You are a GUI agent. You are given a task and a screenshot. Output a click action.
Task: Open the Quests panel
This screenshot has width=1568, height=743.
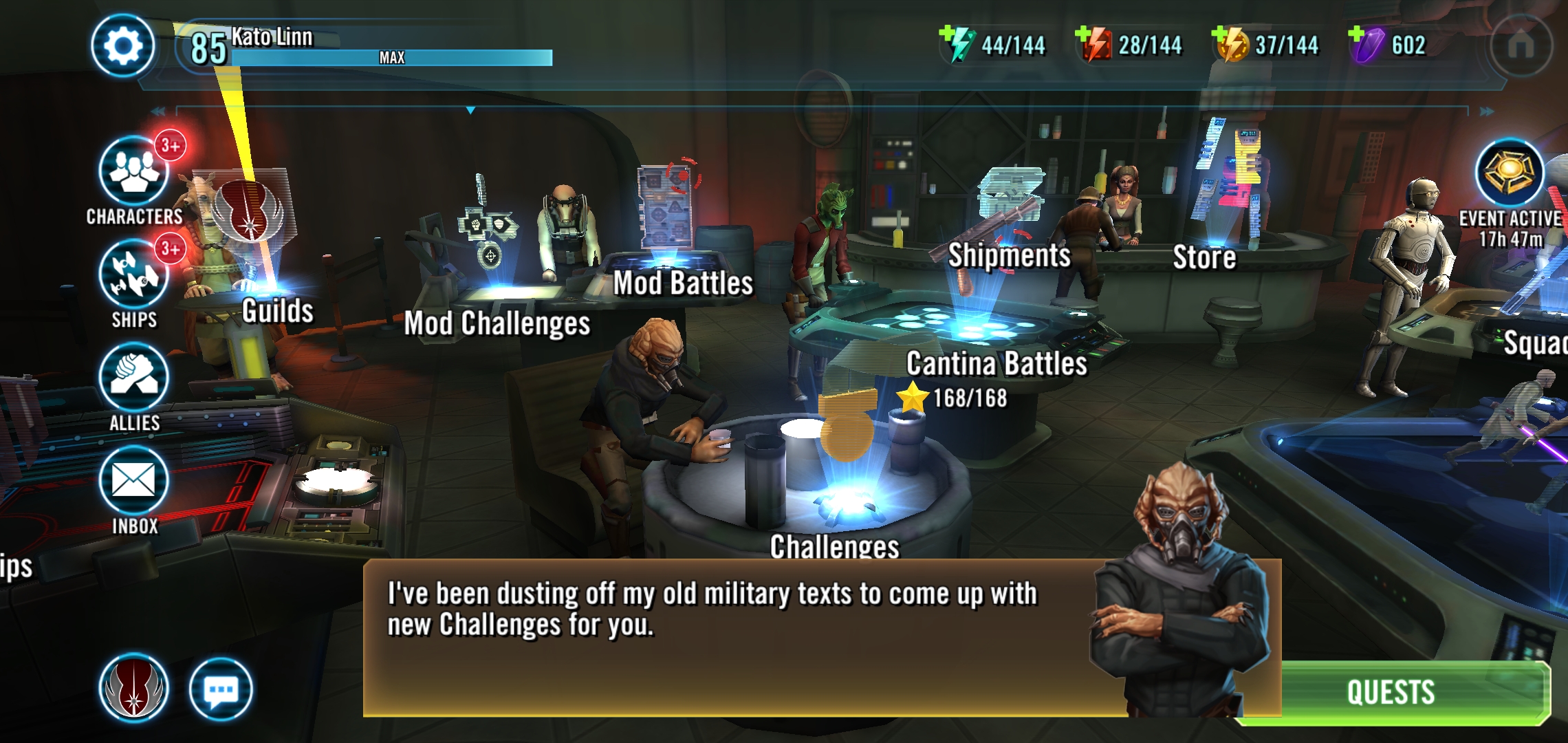1391,692
